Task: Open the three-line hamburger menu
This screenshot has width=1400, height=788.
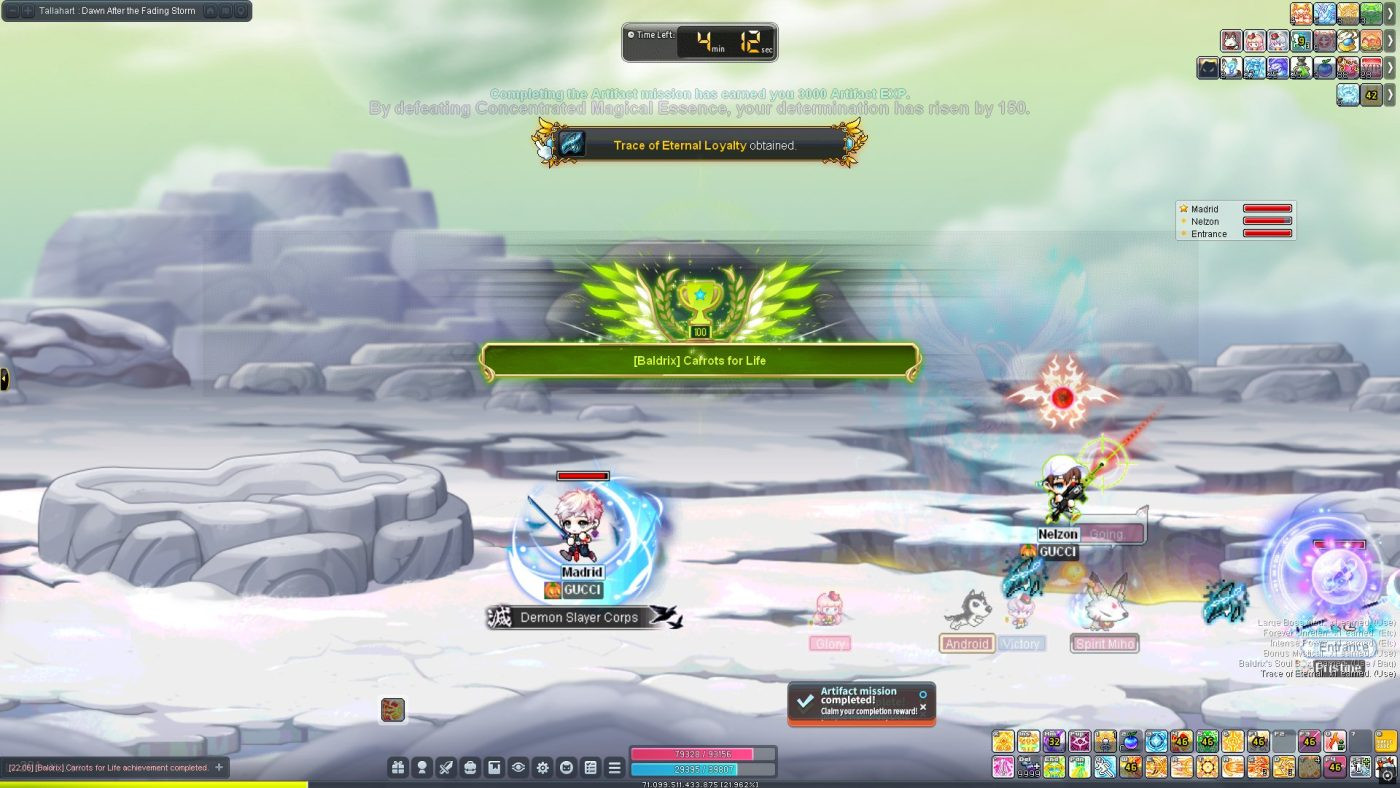Action: (x=615, y=767)
